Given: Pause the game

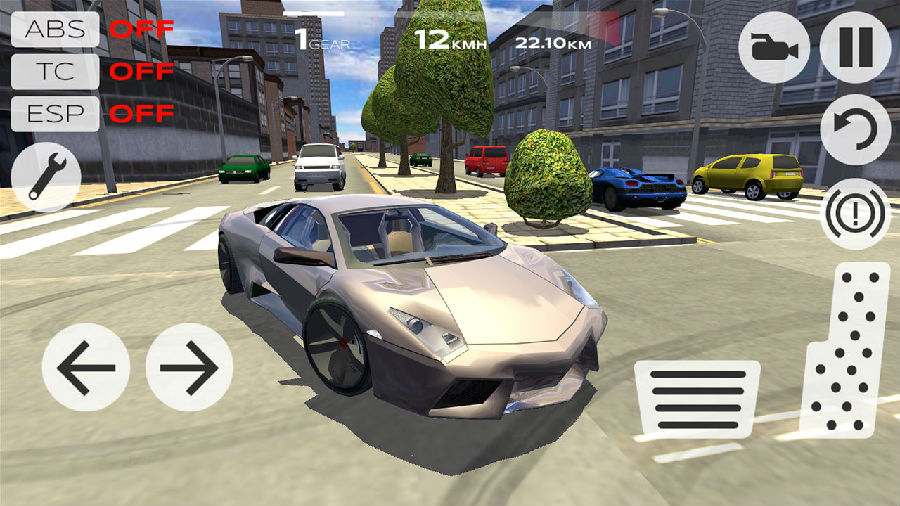Looking at the screenshot, I should tap(855, 47).
